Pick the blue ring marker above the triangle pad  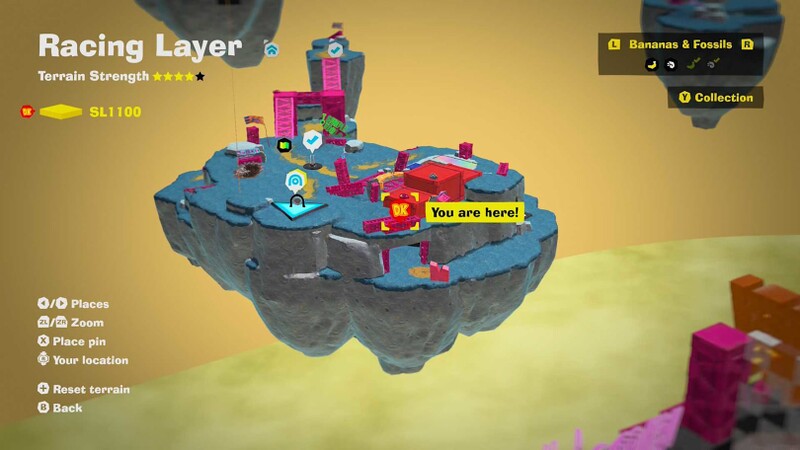point(295,181)
